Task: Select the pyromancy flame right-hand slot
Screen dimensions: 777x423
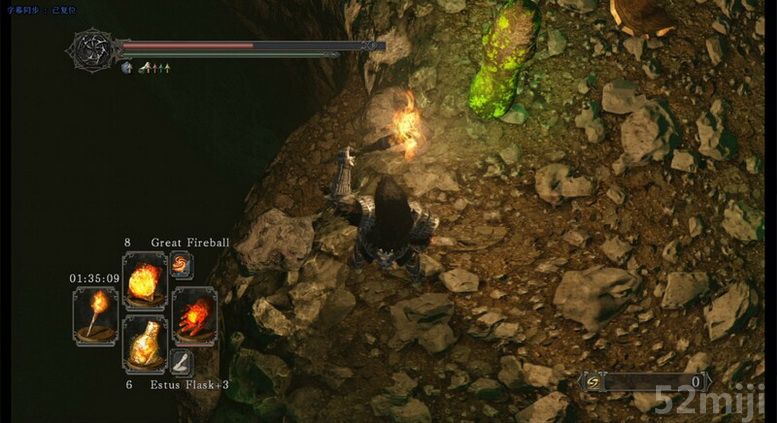Action: click(194, 316)
